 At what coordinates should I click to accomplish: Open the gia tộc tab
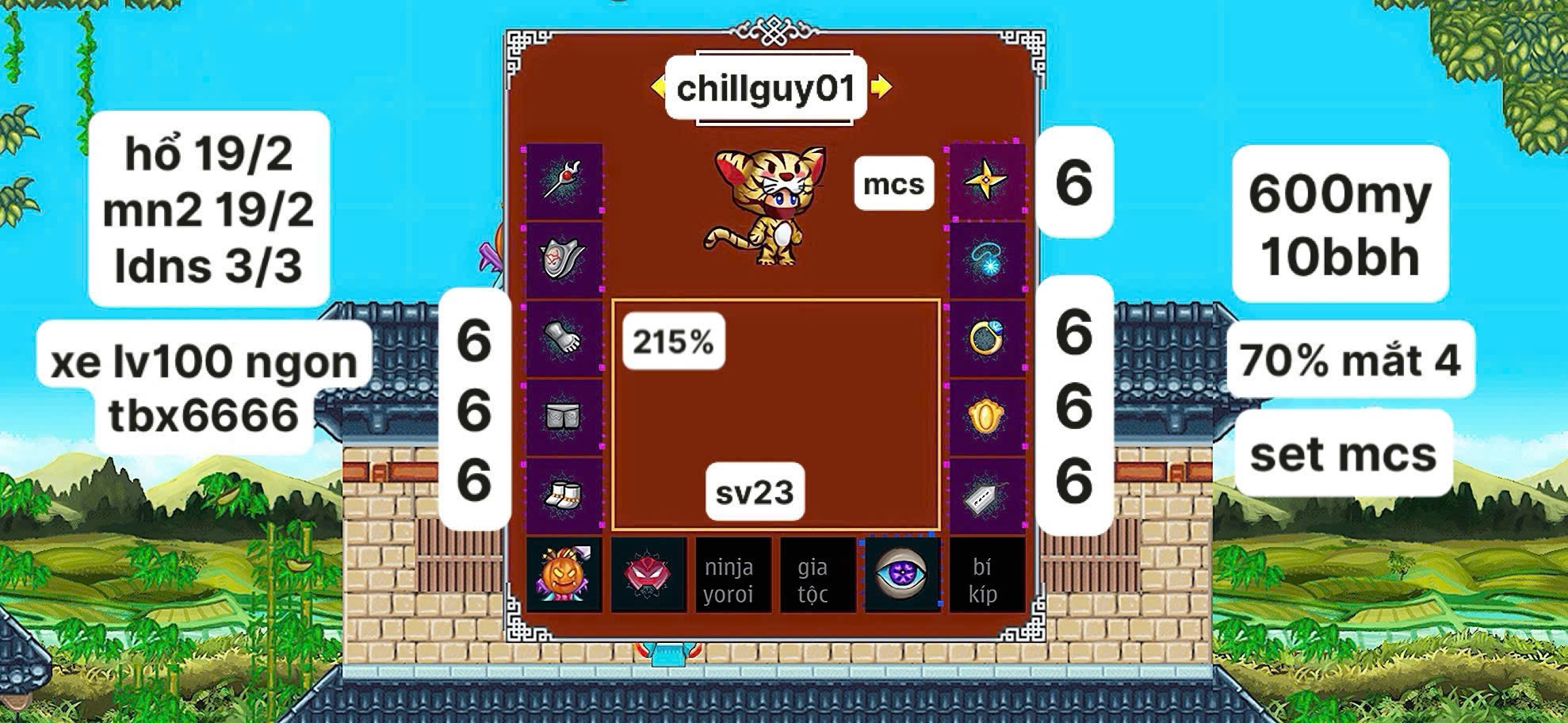(813, 577)
